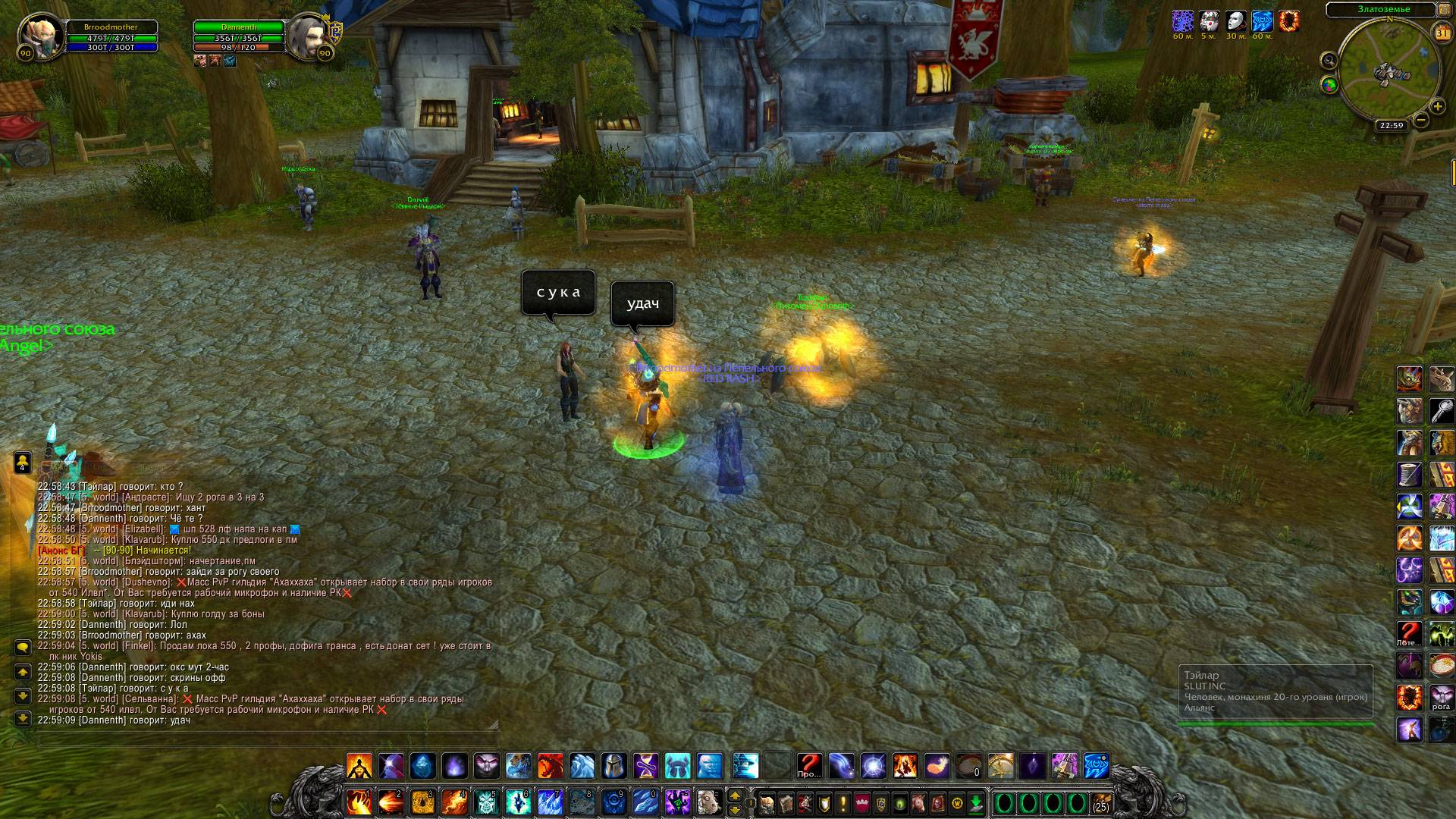This screenshot has height=819, width=1456.
Task: Zoom in on the minimap
Action: point(1437,107)
